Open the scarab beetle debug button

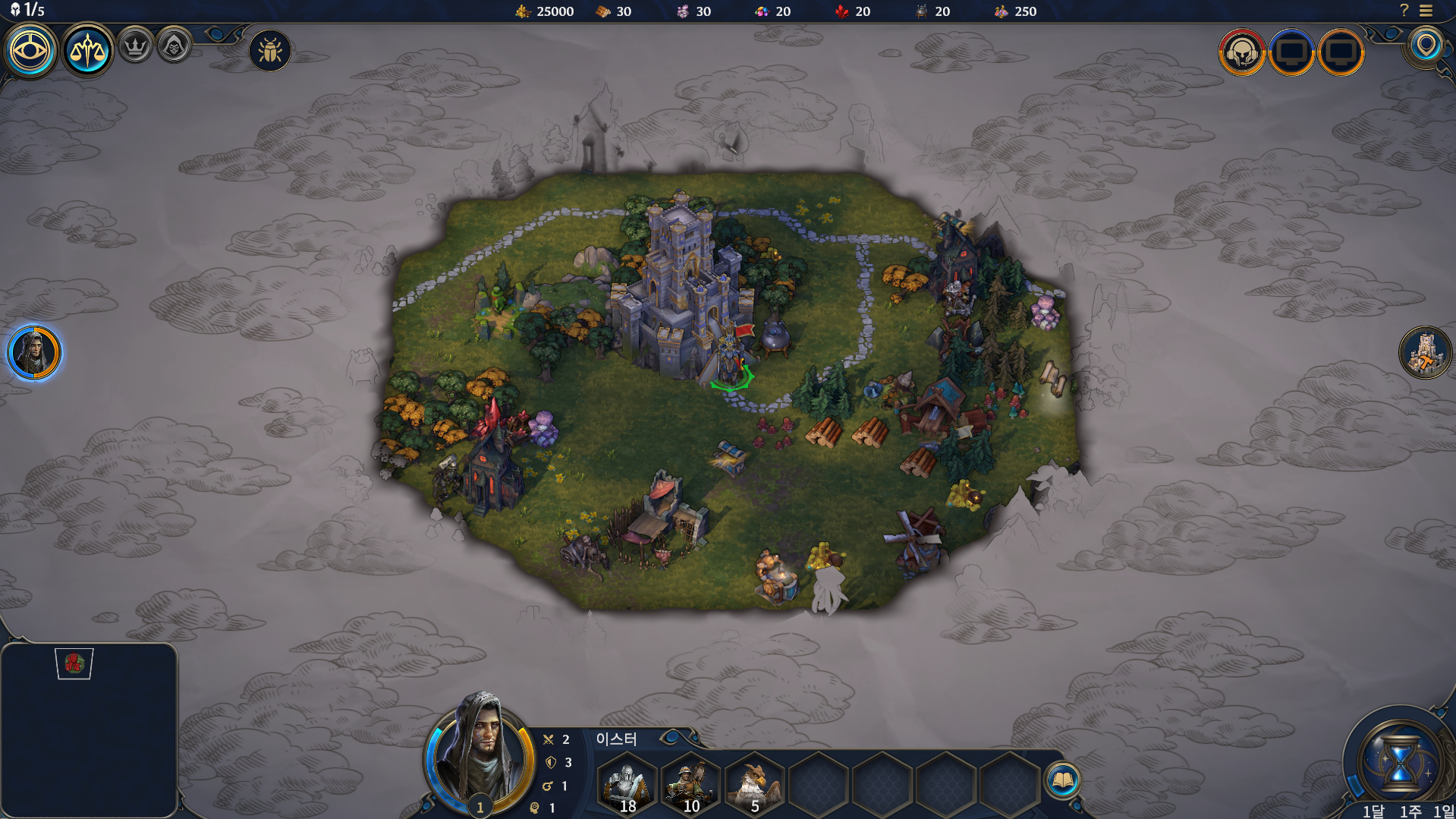(x=270, y=51)
